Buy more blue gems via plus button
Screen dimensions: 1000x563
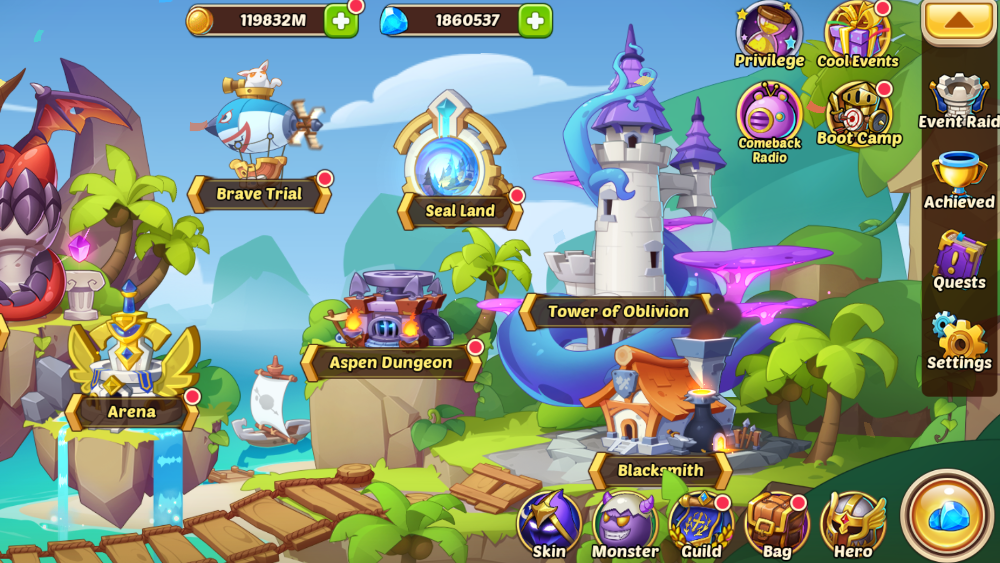(x=535, y=20)
